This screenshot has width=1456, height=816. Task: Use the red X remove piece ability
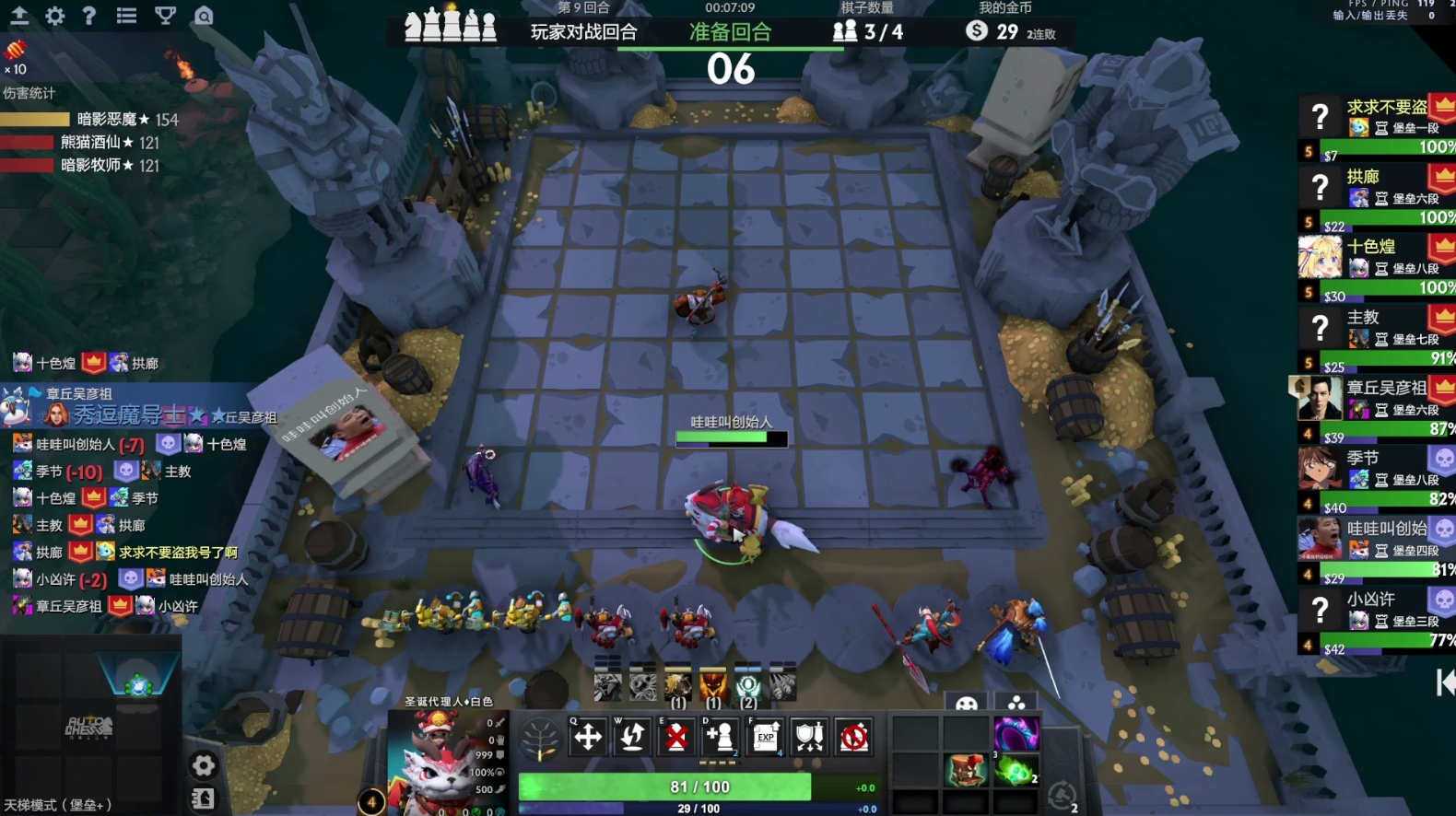pos(676,737)
